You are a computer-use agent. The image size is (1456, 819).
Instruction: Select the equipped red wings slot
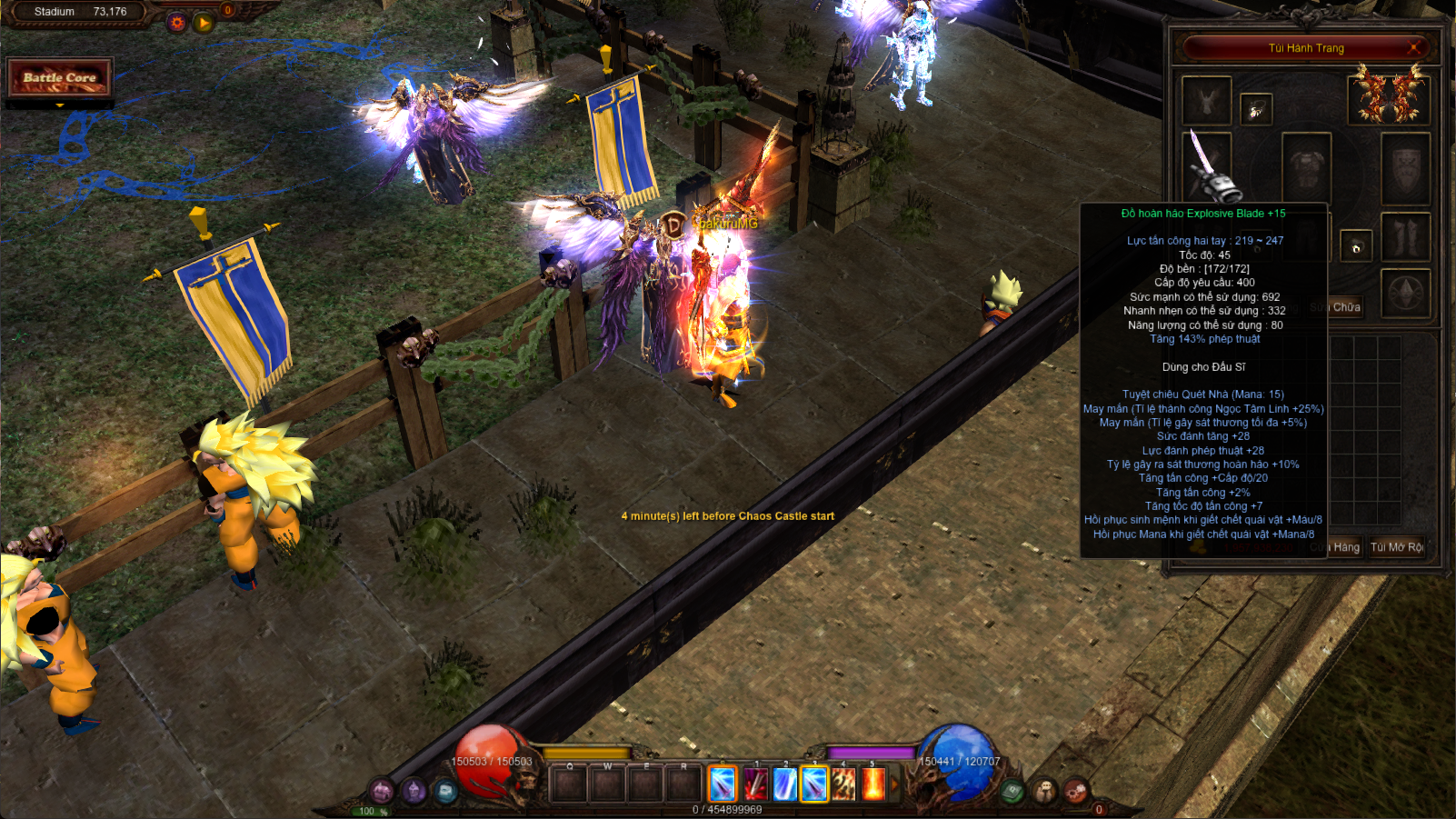1388,96
